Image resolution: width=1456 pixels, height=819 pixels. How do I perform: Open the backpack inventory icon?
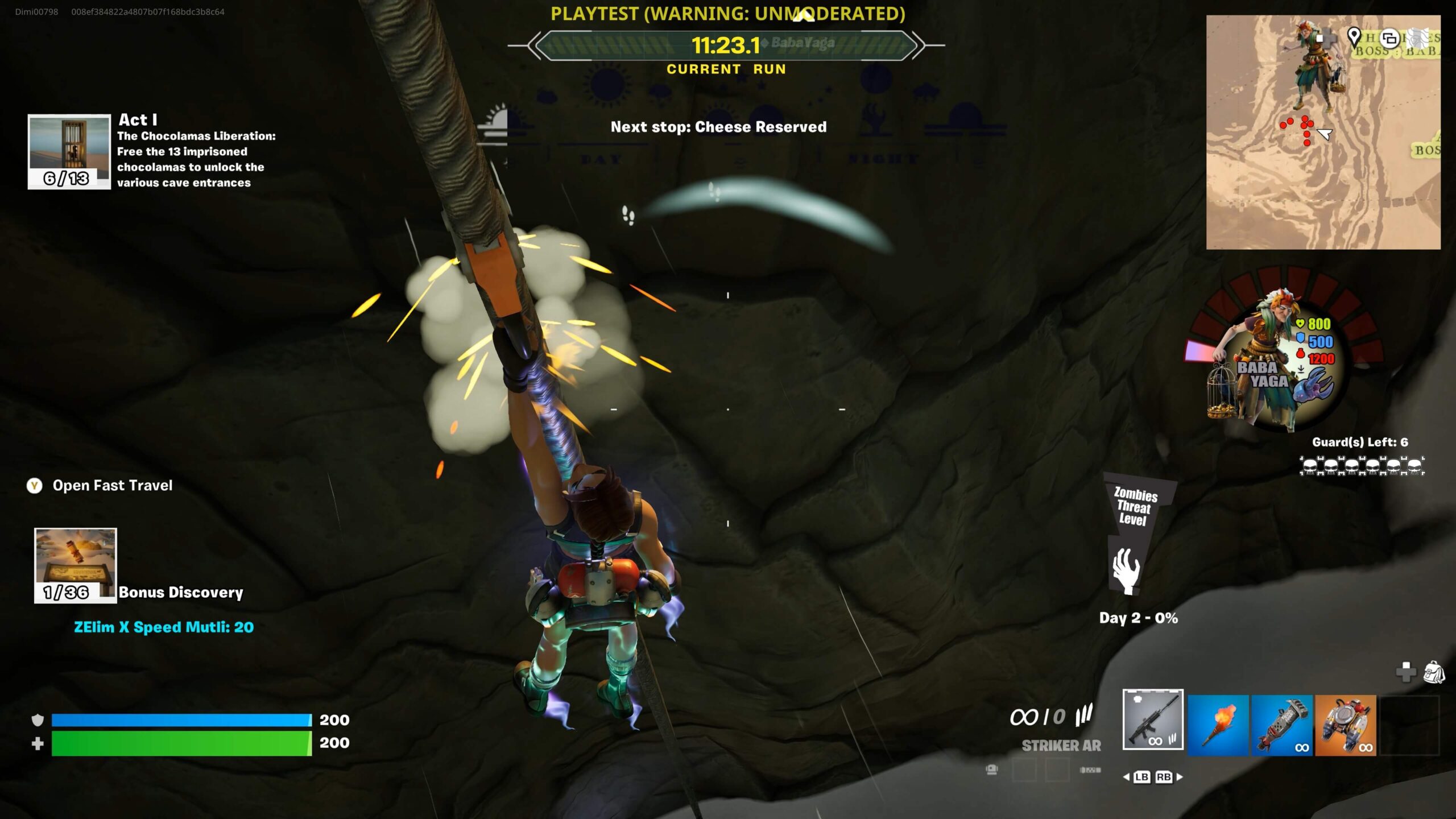pos(1434,672)
